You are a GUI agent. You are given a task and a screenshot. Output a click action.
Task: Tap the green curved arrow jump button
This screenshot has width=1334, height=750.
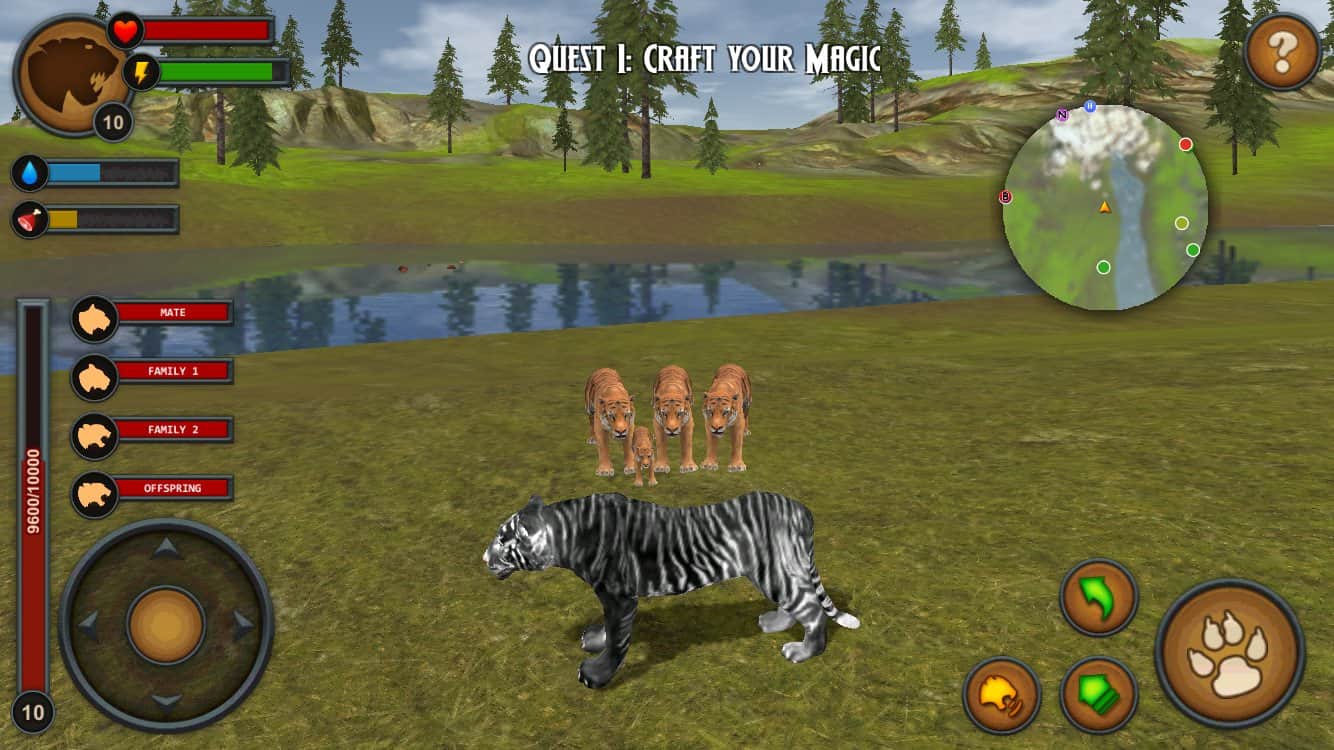[1099, 597]
